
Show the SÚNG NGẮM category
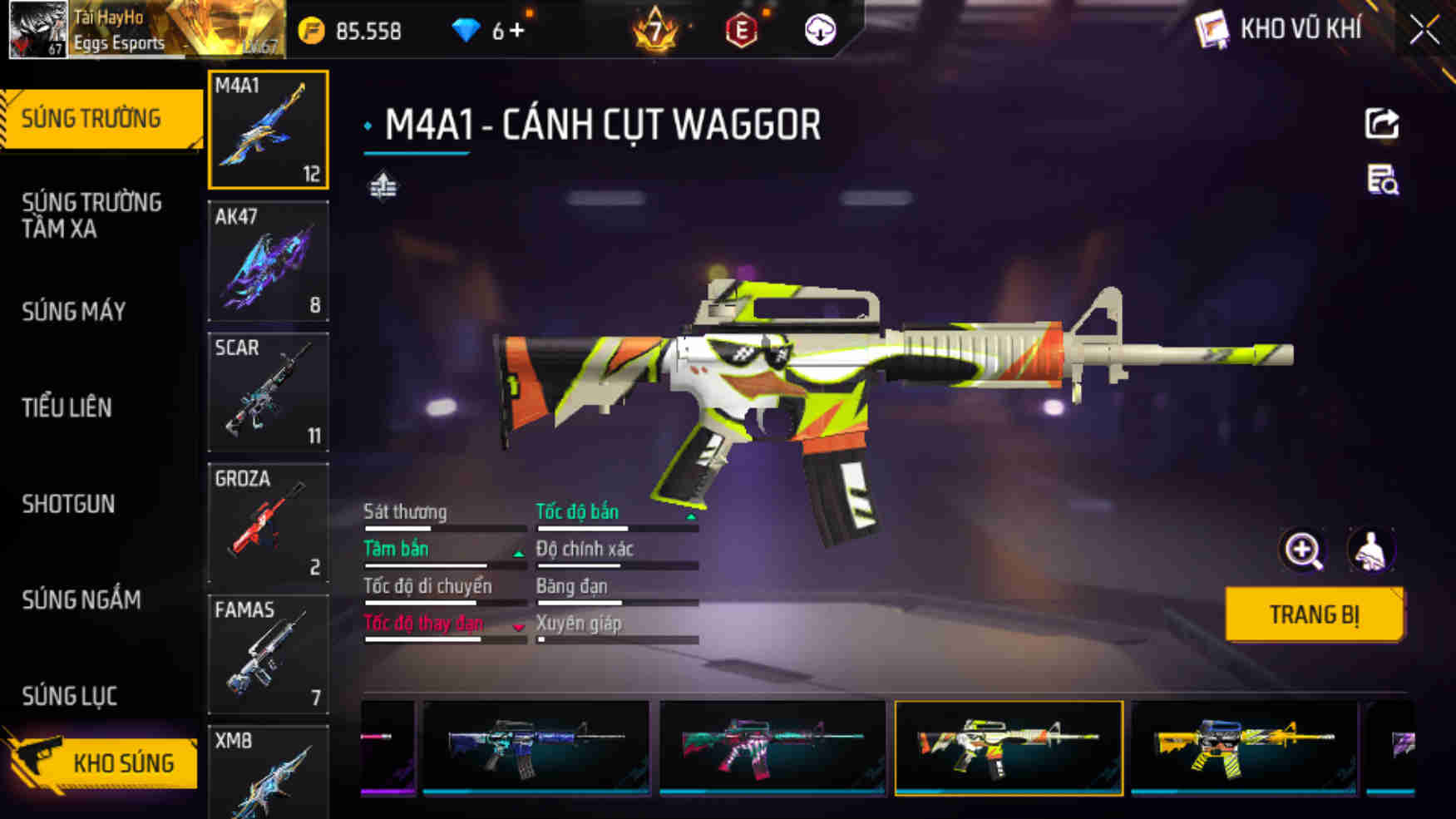tap(81, 599)
